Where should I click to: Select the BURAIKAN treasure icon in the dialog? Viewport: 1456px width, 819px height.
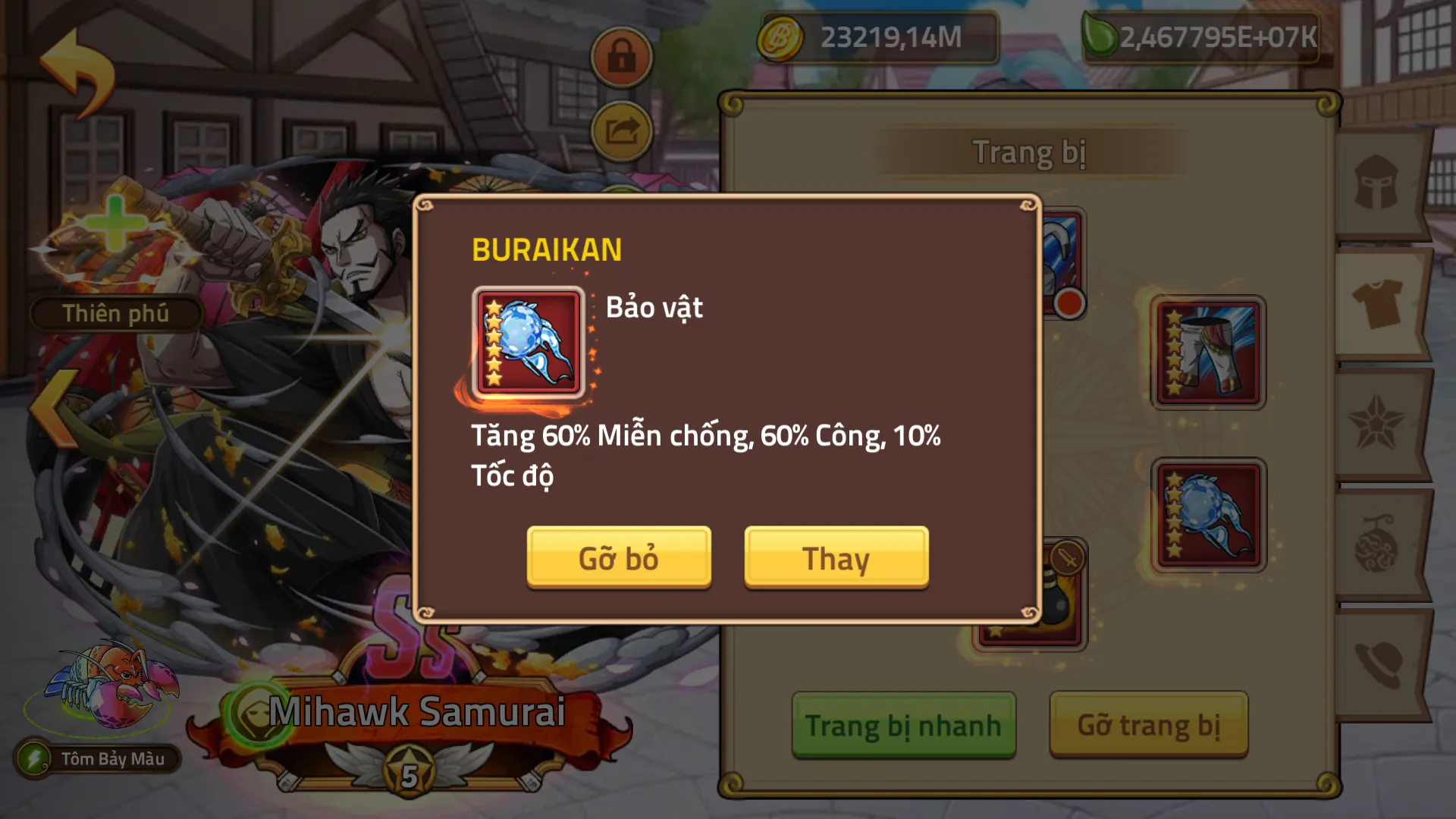529,343
